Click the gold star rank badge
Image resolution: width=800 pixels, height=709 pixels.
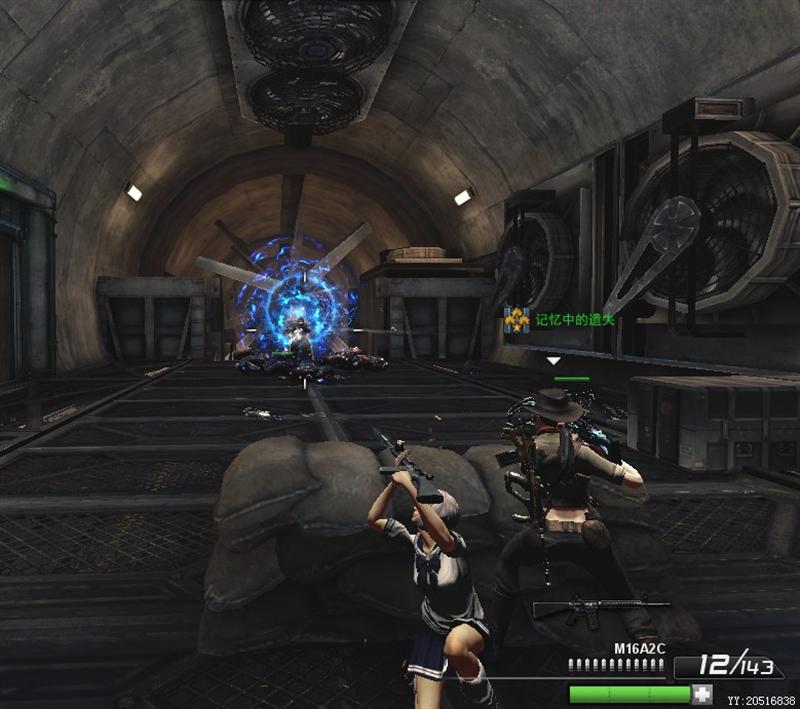pyautogui.click(x=517, y=320)
